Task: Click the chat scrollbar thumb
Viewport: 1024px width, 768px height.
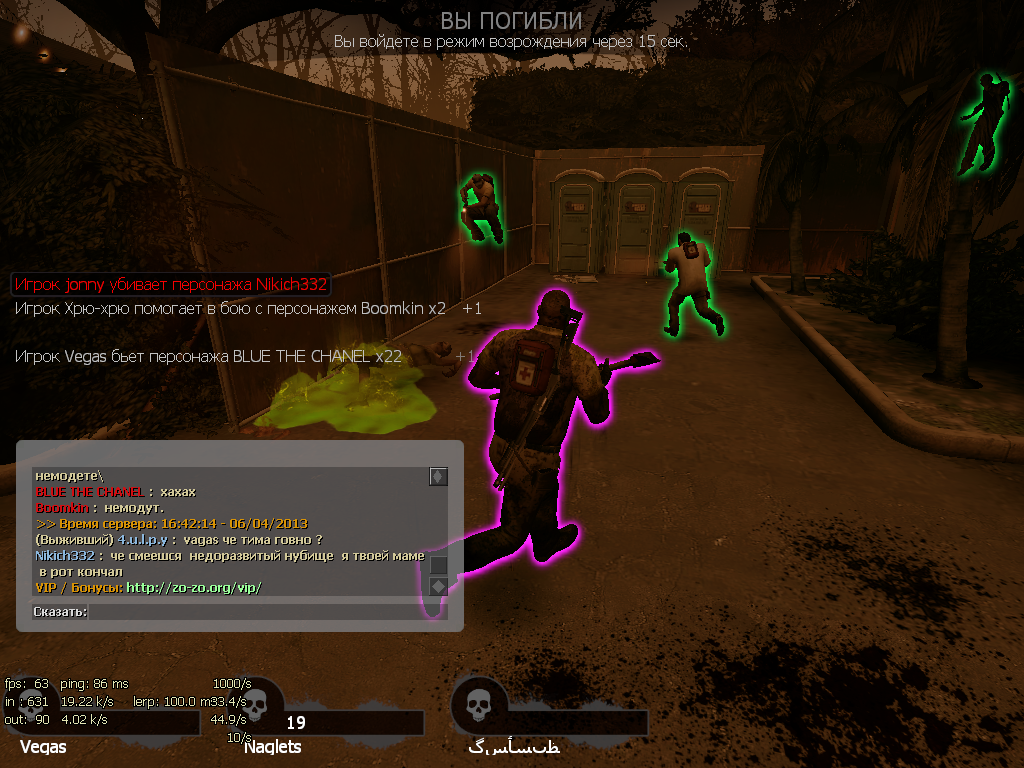Action: pyautogui.click(x=438, y=564)
